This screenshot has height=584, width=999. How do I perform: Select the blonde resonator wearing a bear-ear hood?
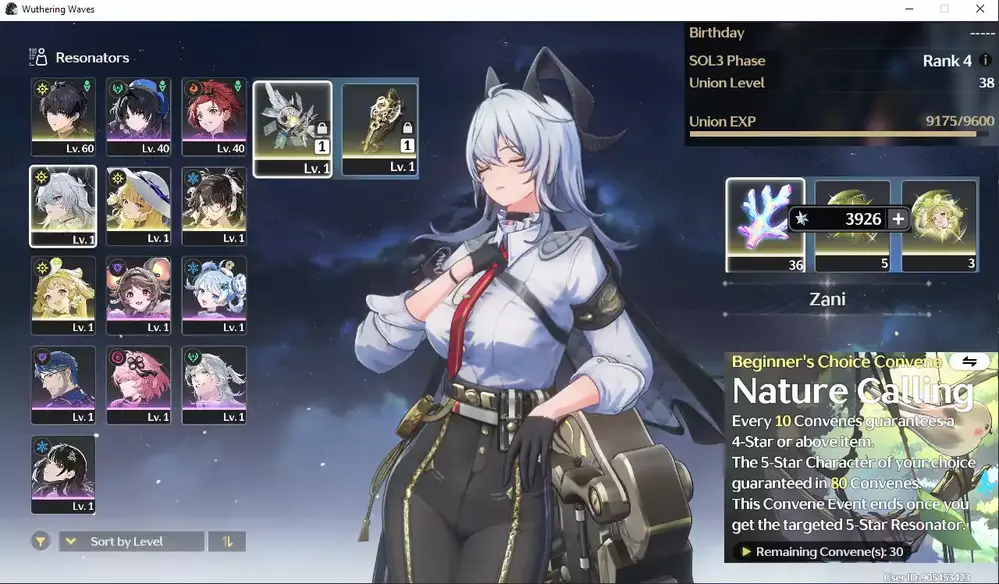tap(63, 295)
